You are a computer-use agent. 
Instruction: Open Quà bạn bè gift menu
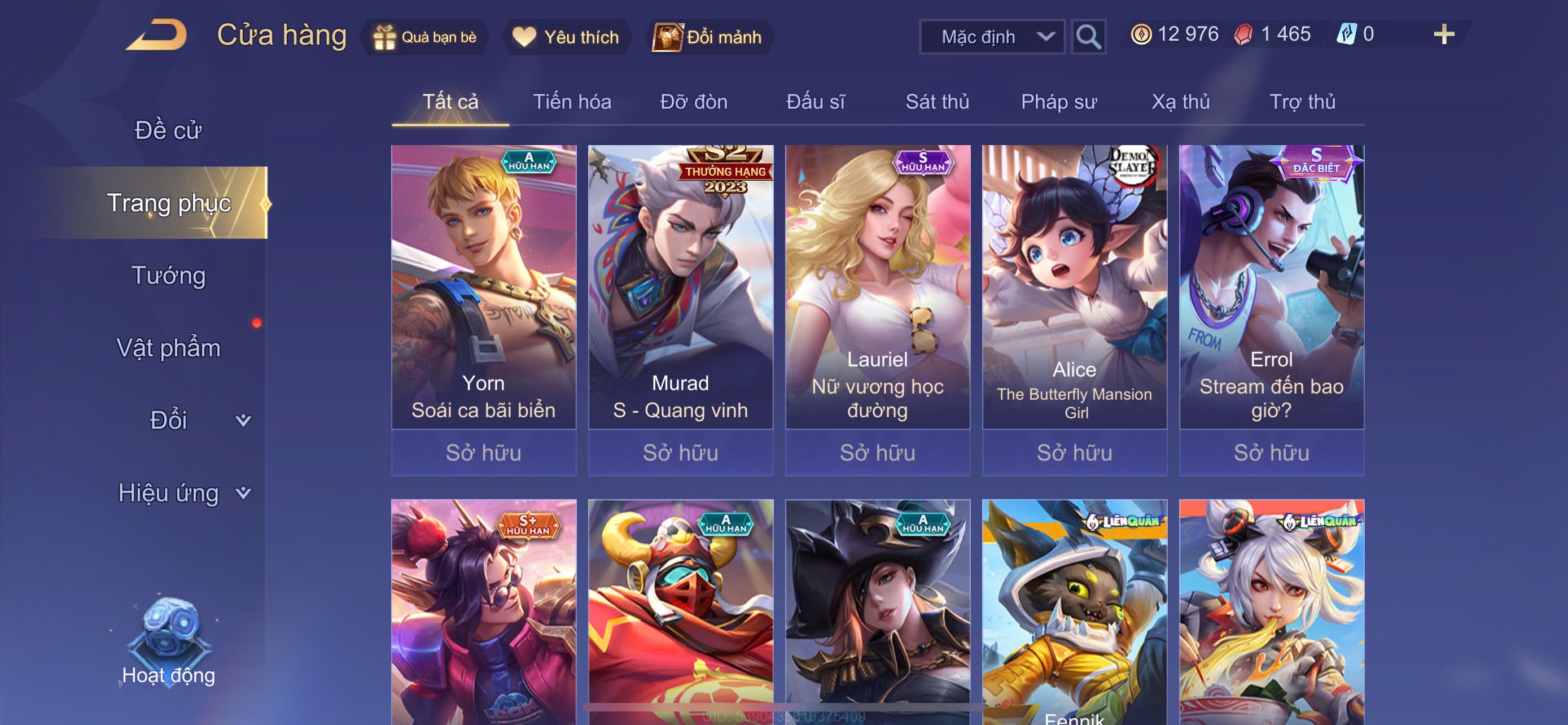(425, 37)
